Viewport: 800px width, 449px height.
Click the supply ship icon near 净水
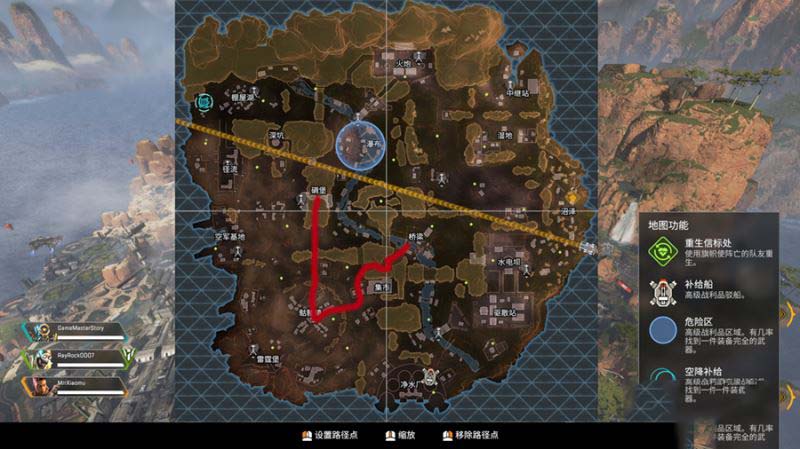(x=430, y=377)
